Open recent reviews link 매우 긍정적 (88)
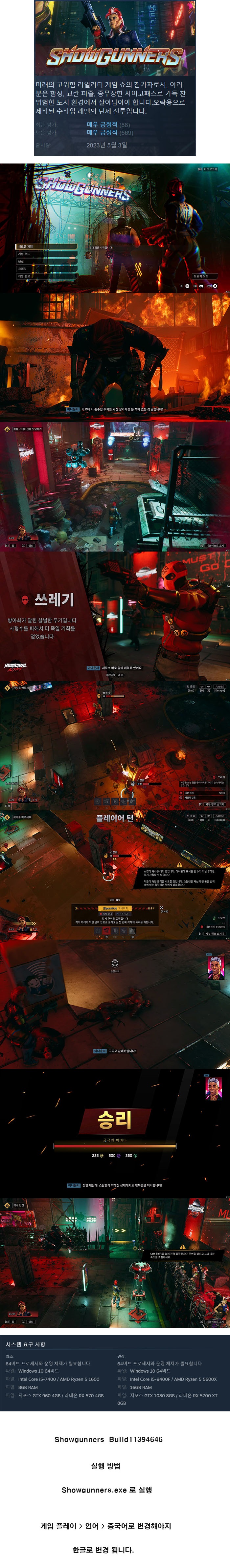The width and height of the screenshot is (230, 1568). (102, 125)
